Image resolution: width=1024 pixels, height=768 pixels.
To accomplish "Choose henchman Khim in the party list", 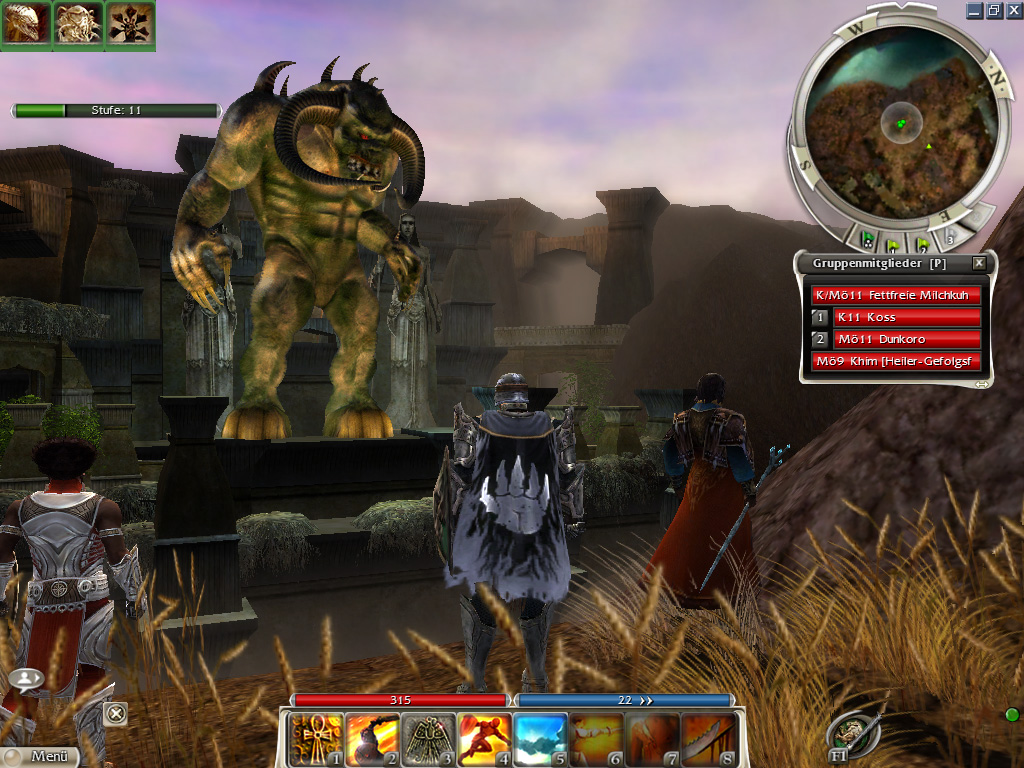I will (x=895, y=361).
